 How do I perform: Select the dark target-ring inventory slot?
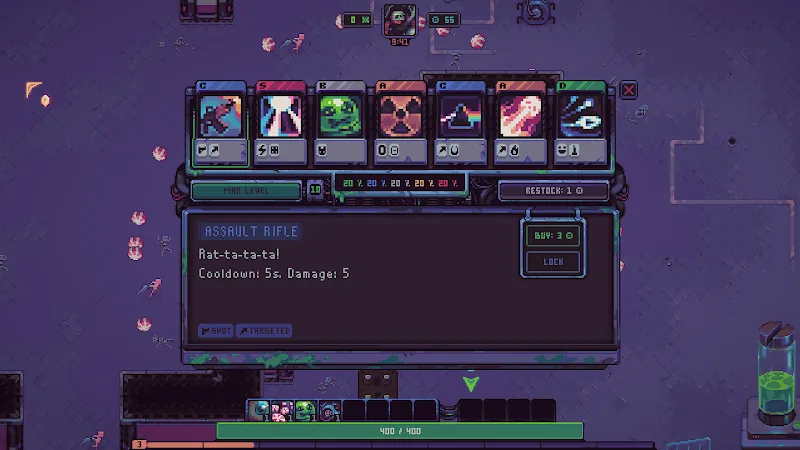click(328, 410)
